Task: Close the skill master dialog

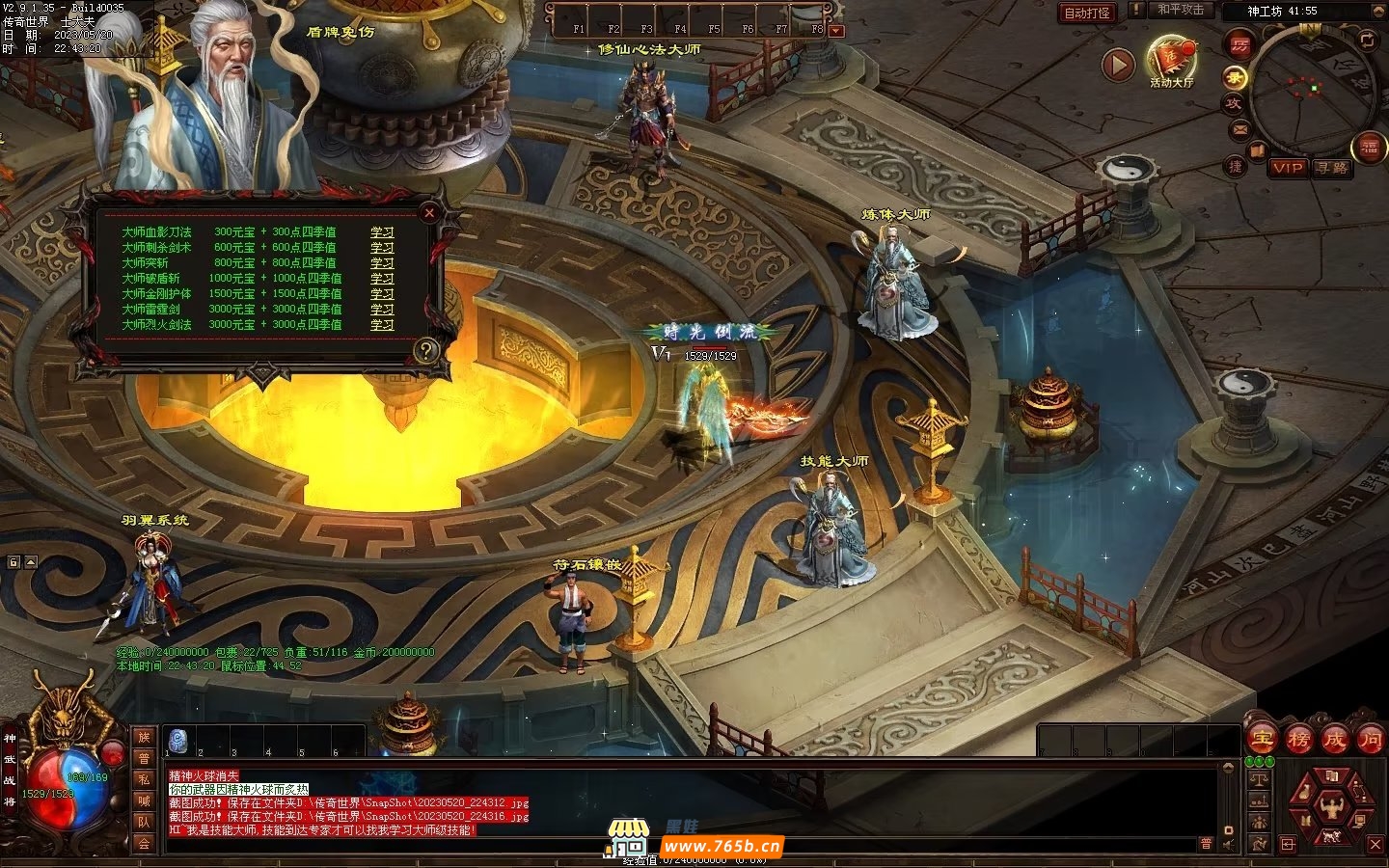Action: coord(430,213)
